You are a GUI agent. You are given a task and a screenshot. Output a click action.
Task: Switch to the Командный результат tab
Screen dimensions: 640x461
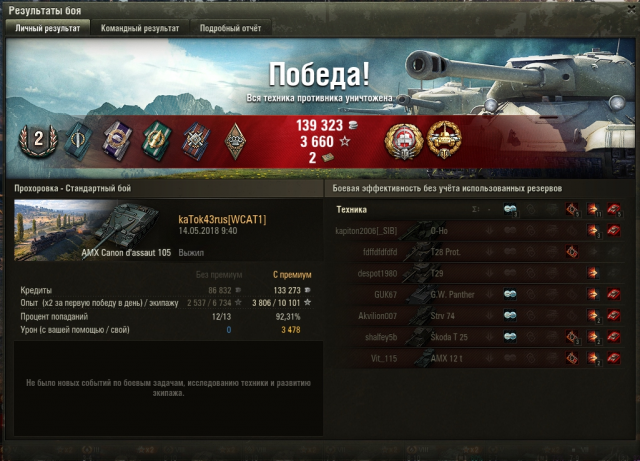[139, 28]
